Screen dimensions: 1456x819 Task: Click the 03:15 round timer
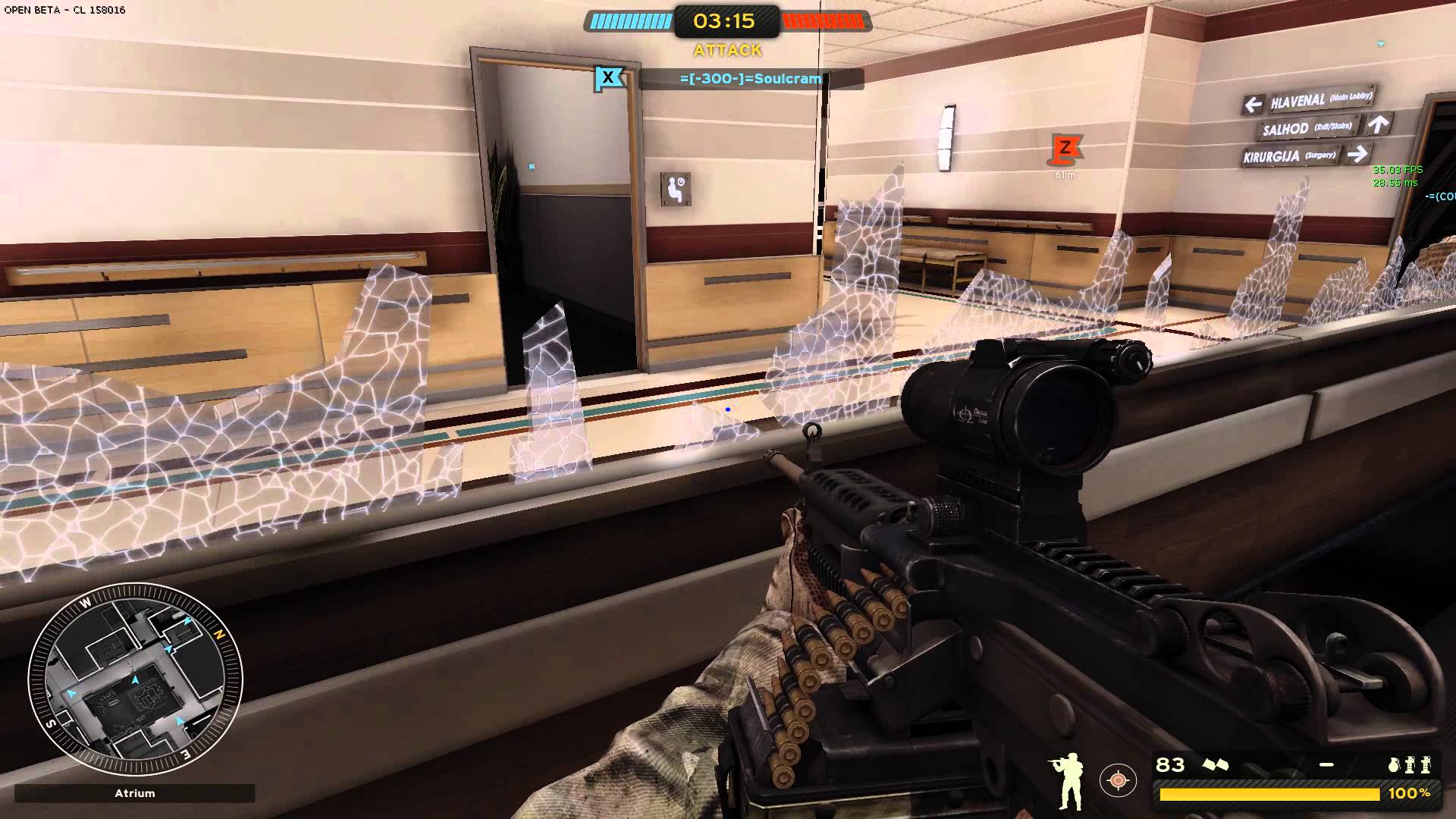(x=726, y=22)
